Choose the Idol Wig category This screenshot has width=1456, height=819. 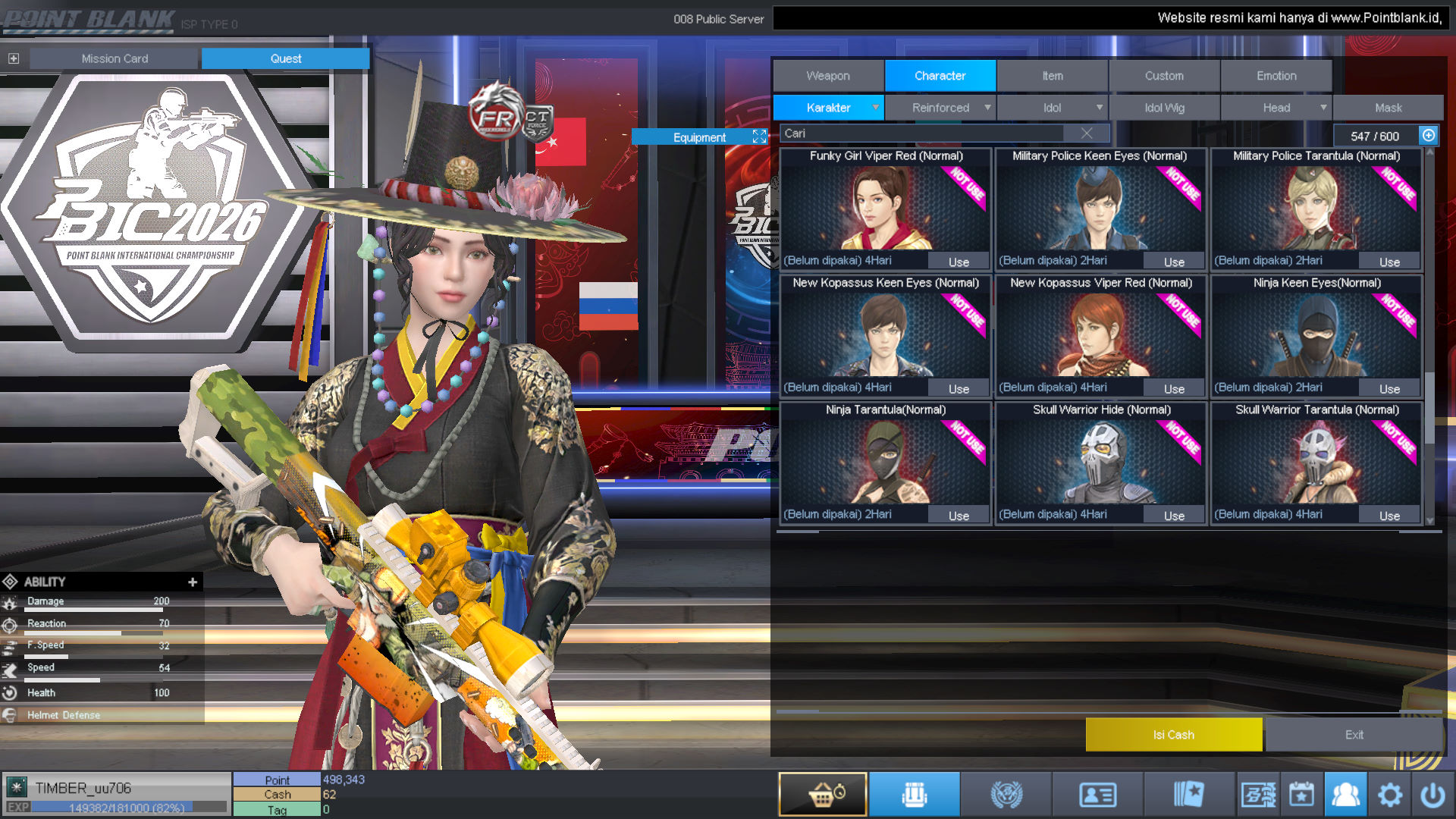[1164, 108]
